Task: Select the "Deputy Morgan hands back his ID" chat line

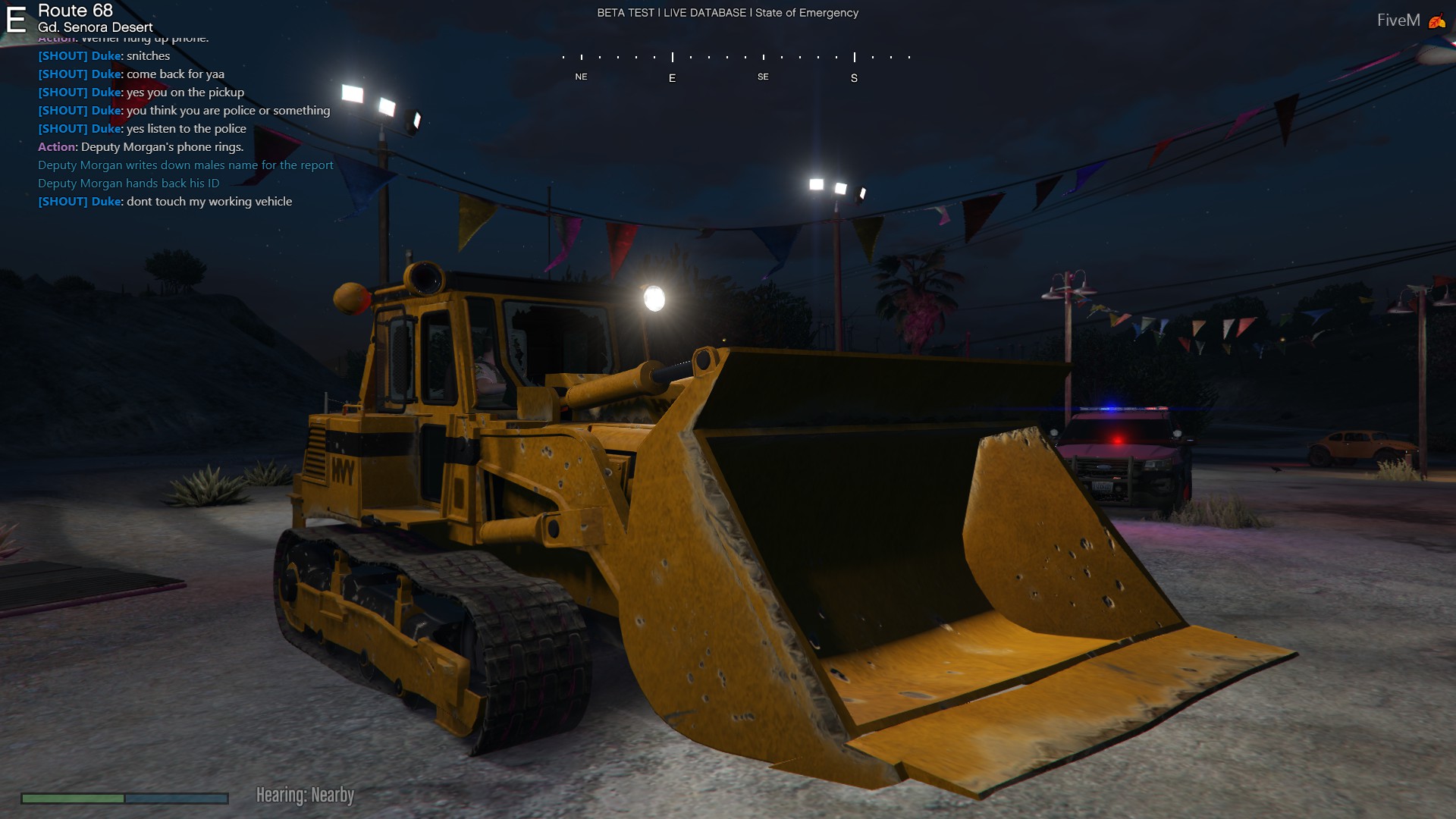Action: tap(129, 184)
